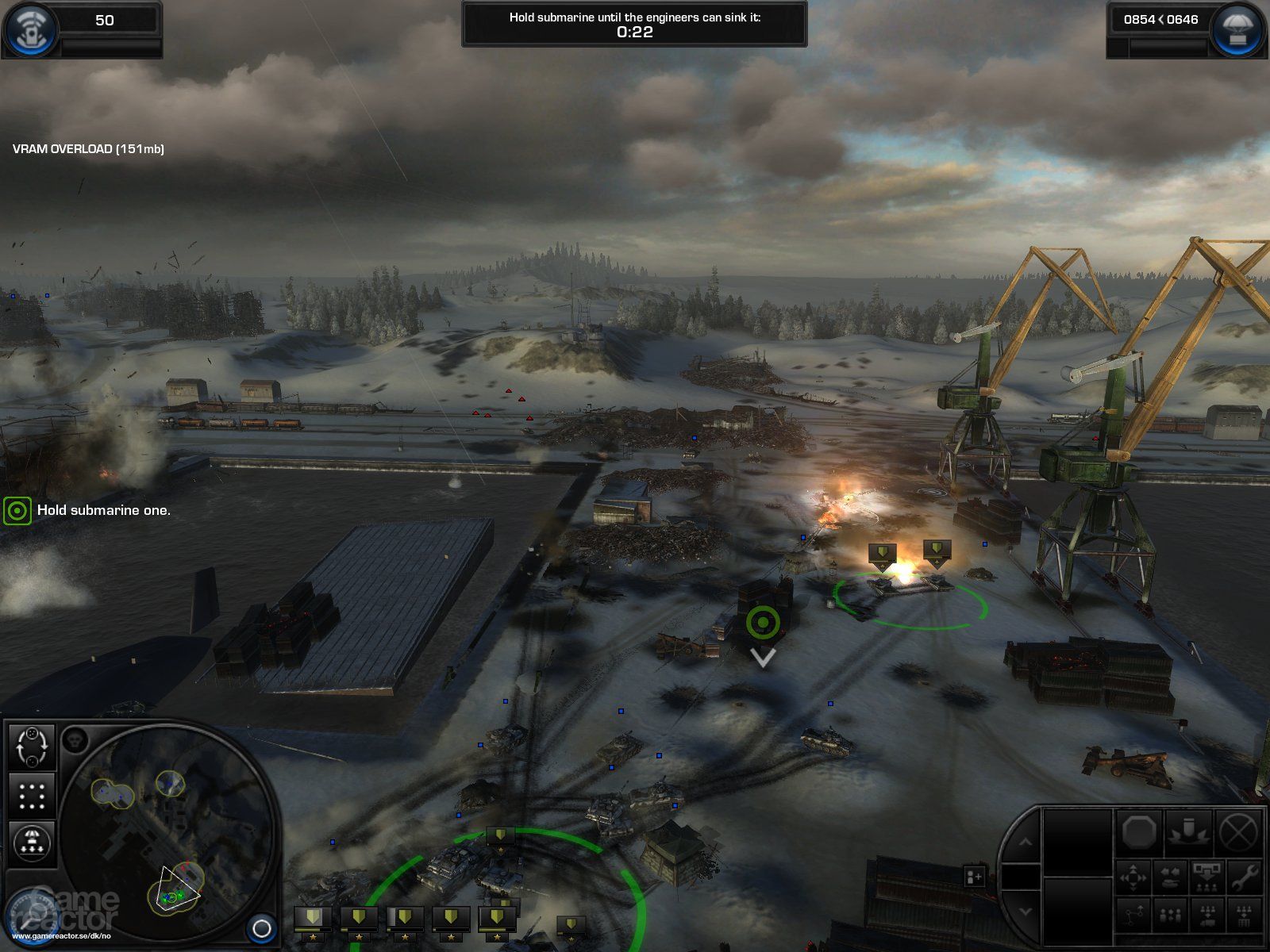Select the repair wrench command icon
The width and height of the screenshot is (1270, 952).
point(1244,877)
